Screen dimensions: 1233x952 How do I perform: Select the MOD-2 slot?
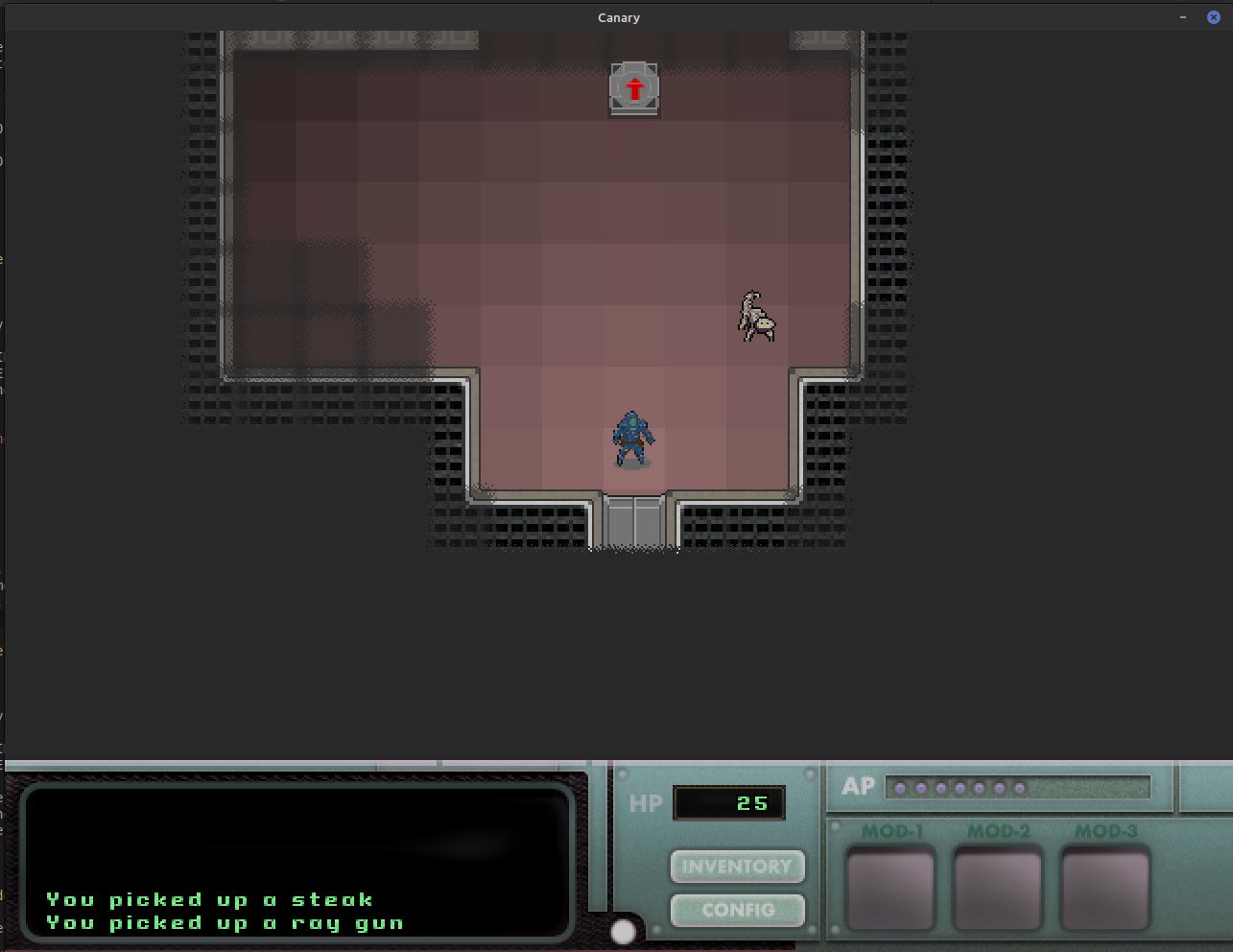[998, 889]
